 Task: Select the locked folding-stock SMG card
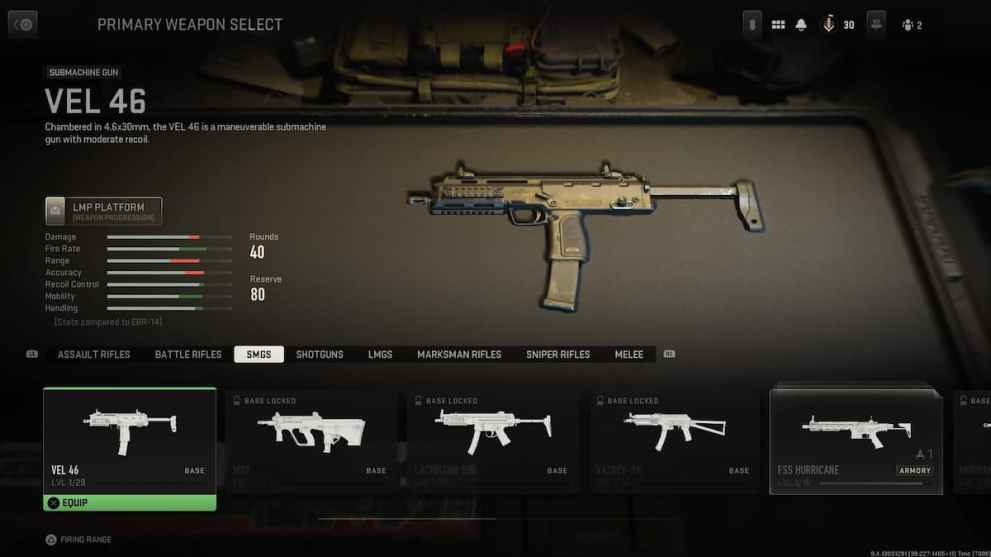[675, 440]
